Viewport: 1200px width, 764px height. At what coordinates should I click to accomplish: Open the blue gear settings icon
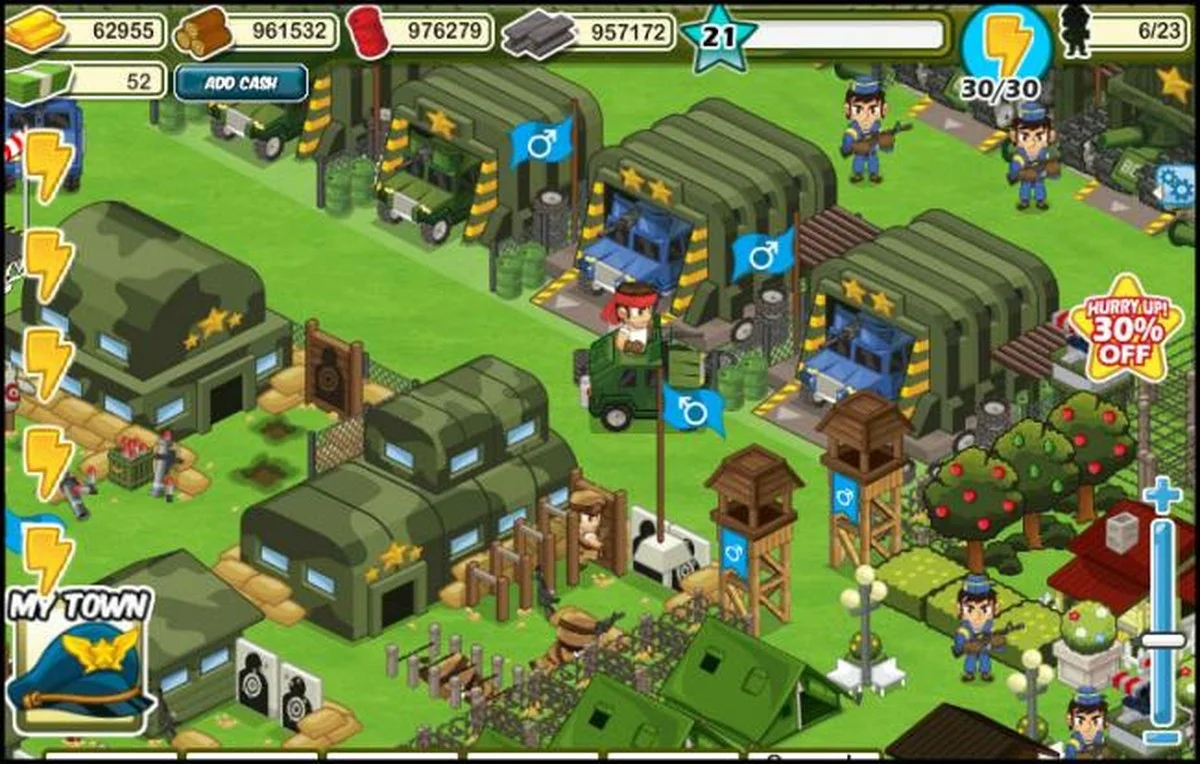click(1176, 185)
